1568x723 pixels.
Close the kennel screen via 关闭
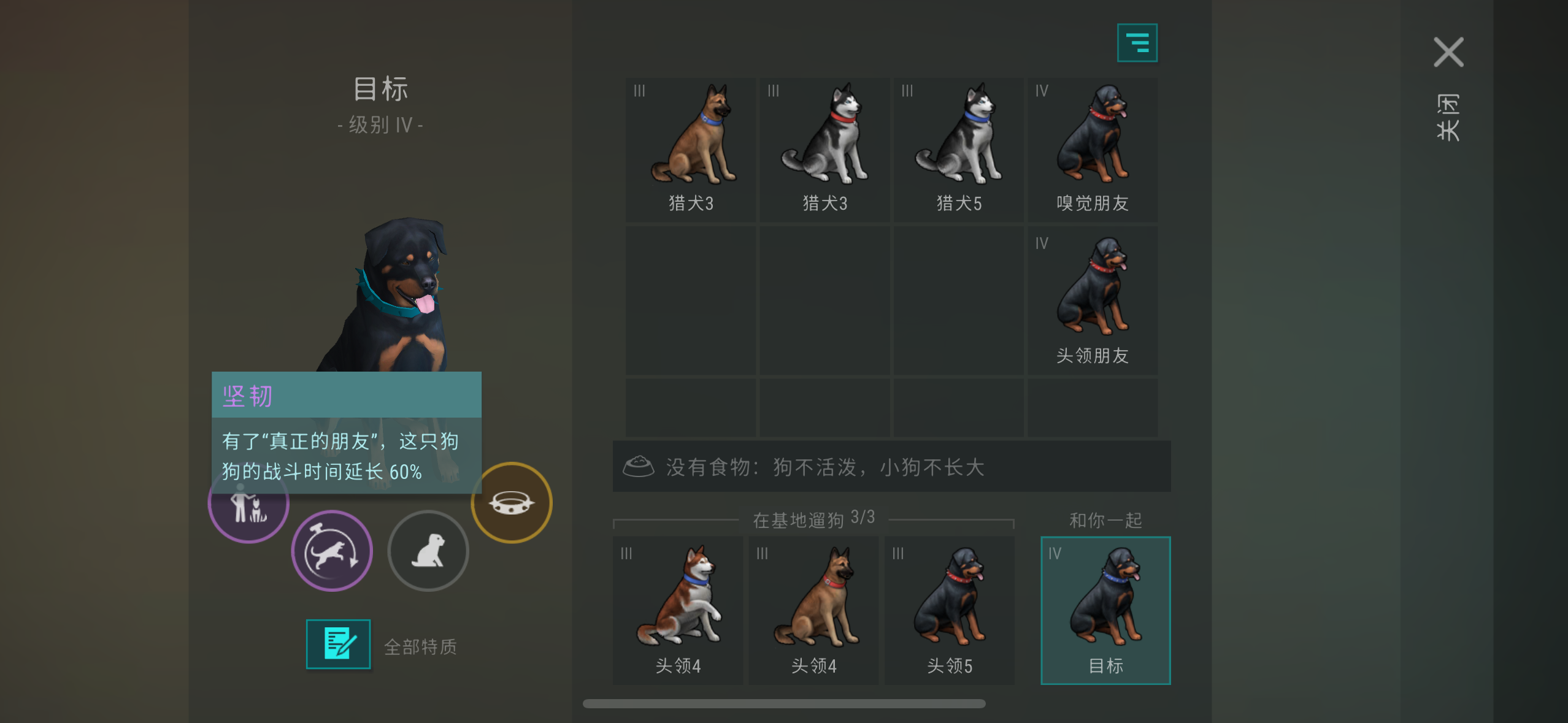coord(1450,52)
